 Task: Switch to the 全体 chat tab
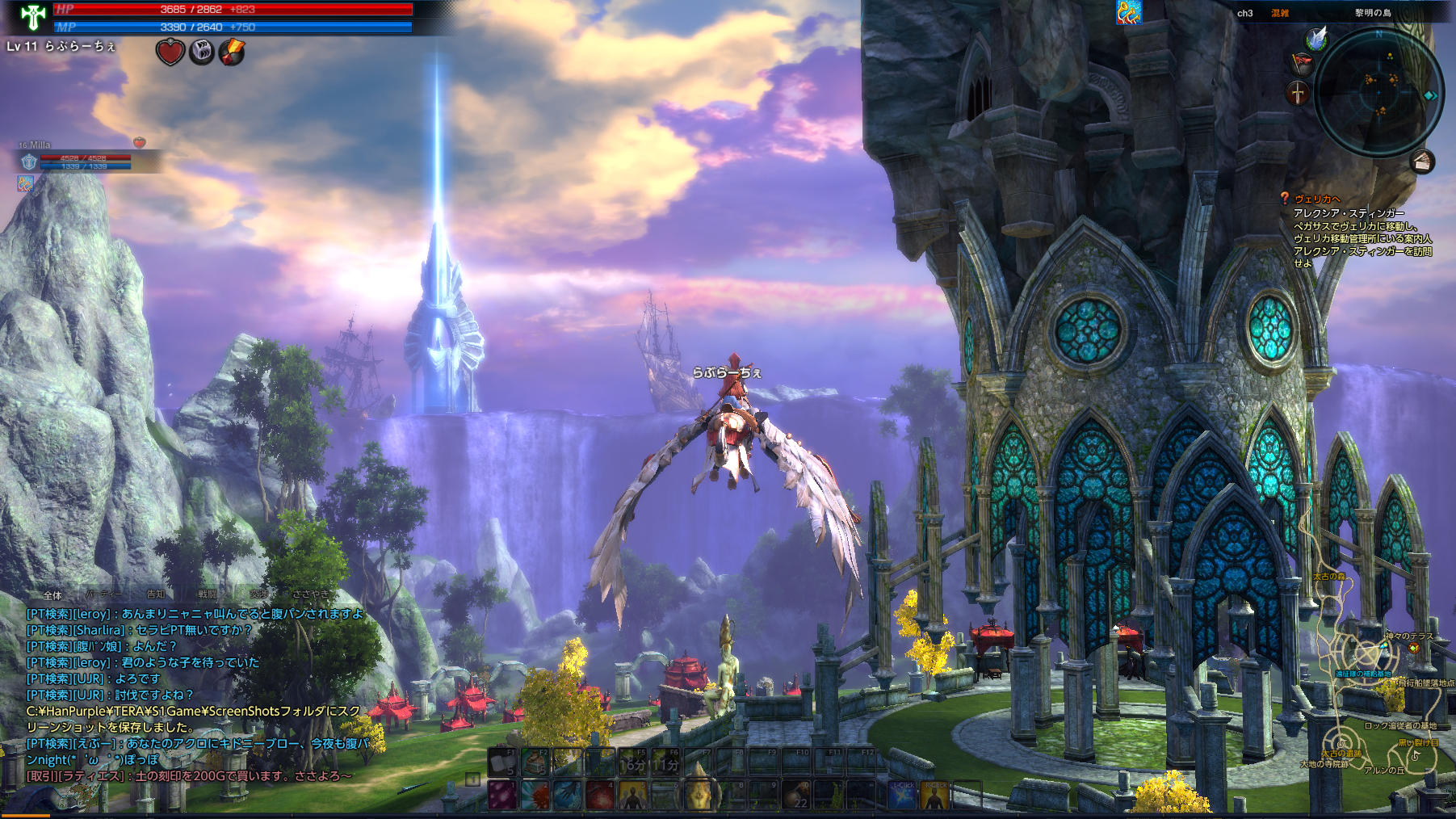coord(52,595)
